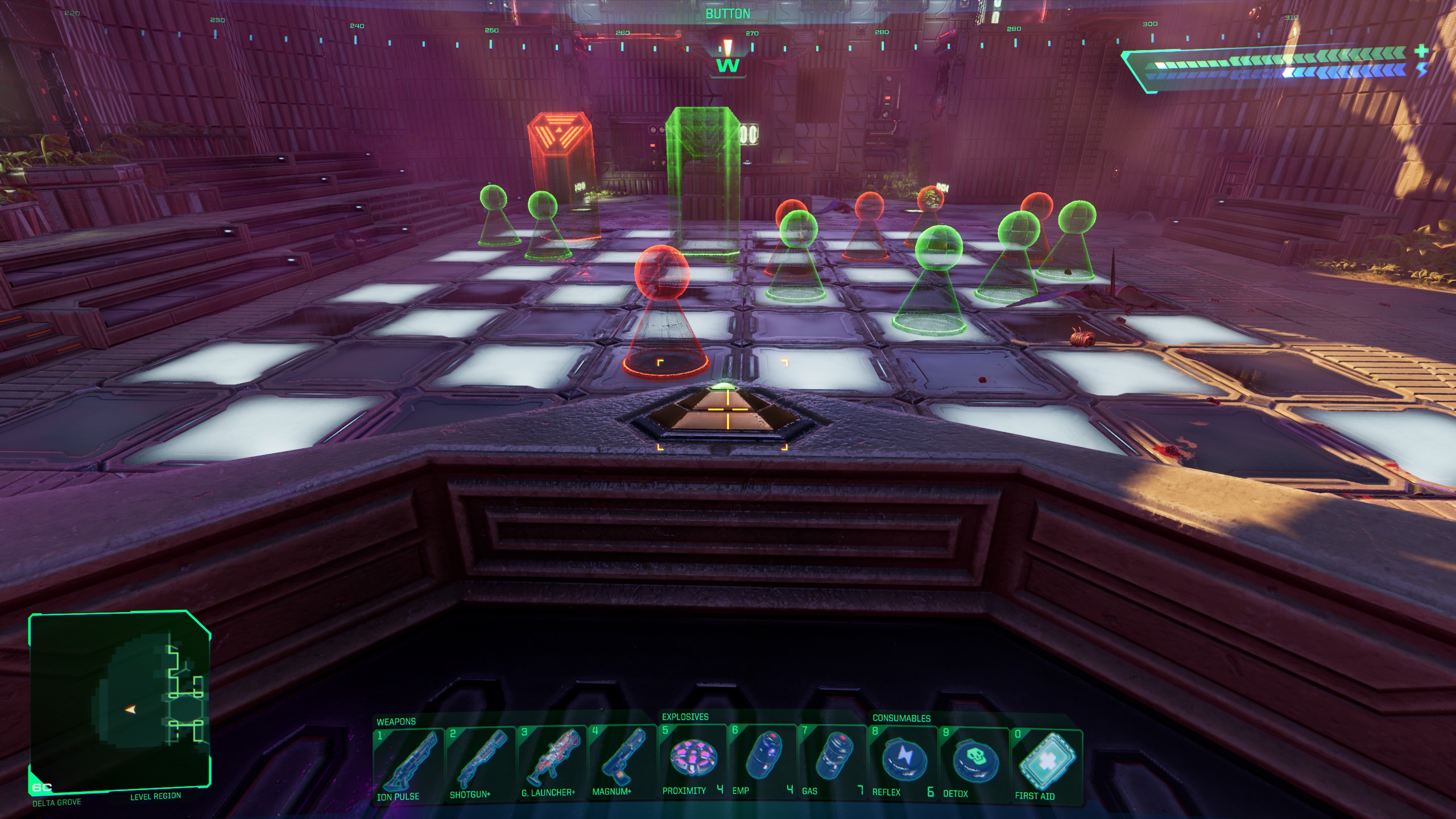Select the Proximity mine explosive
This screenshot has width=1456, height=819.
692,760
